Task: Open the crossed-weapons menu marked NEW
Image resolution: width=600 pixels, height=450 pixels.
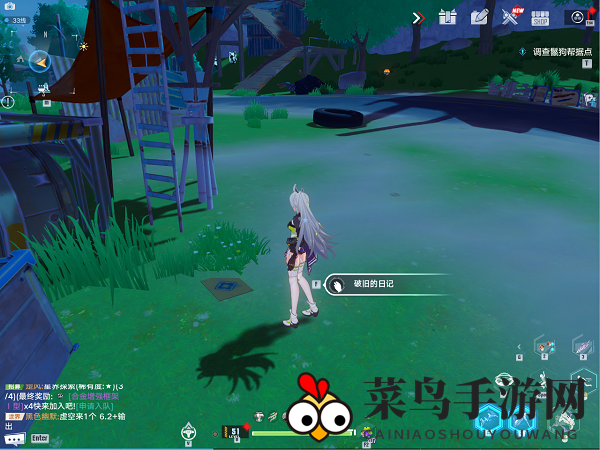Action: 511,17
